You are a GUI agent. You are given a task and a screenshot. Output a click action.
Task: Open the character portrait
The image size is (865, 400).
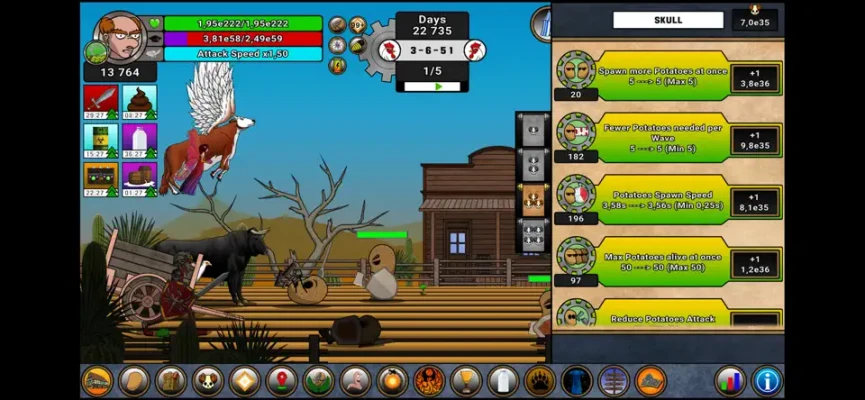click(121, 36)
